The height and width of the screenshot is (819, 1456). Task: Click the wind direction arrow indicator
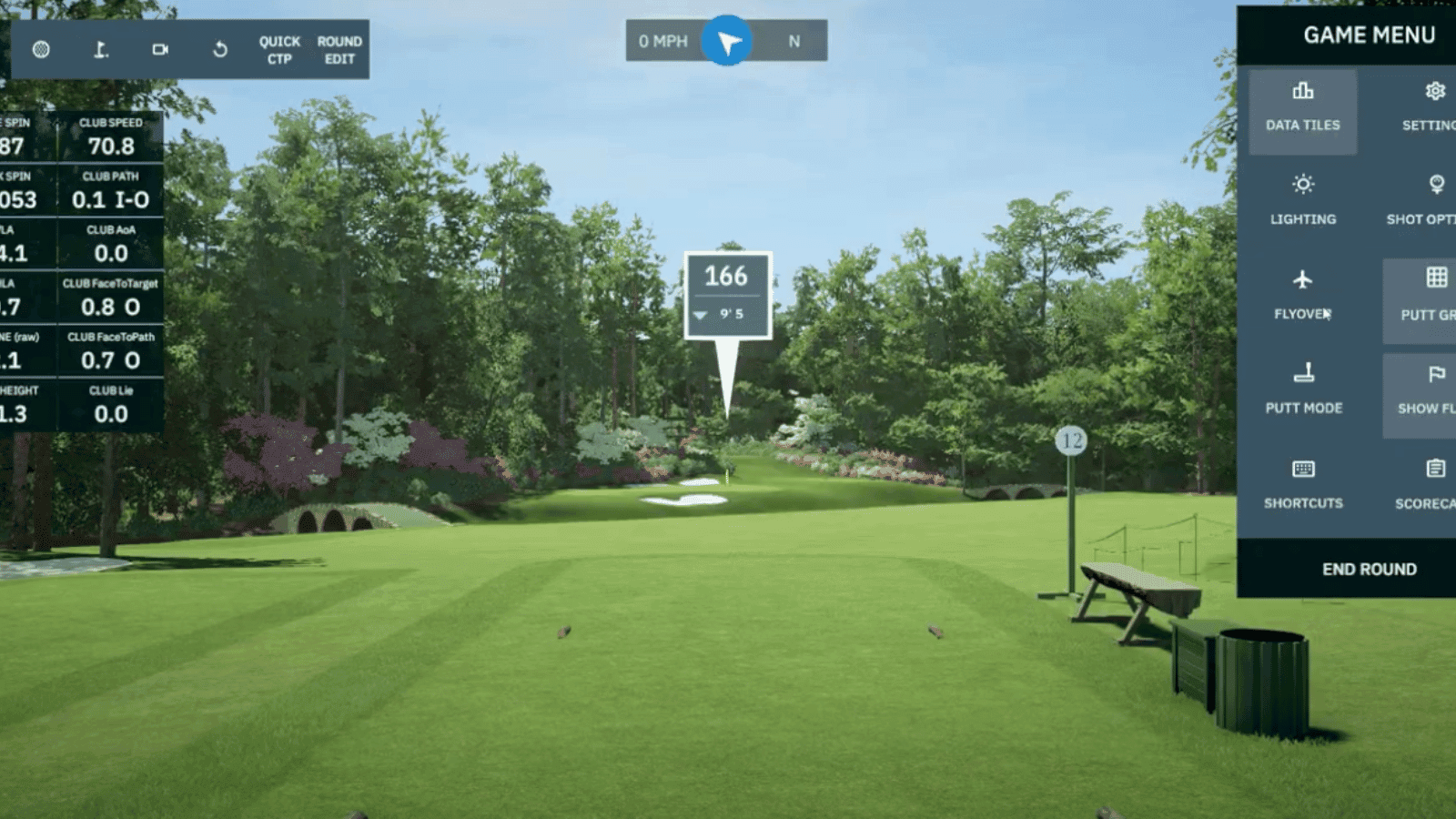726,41
